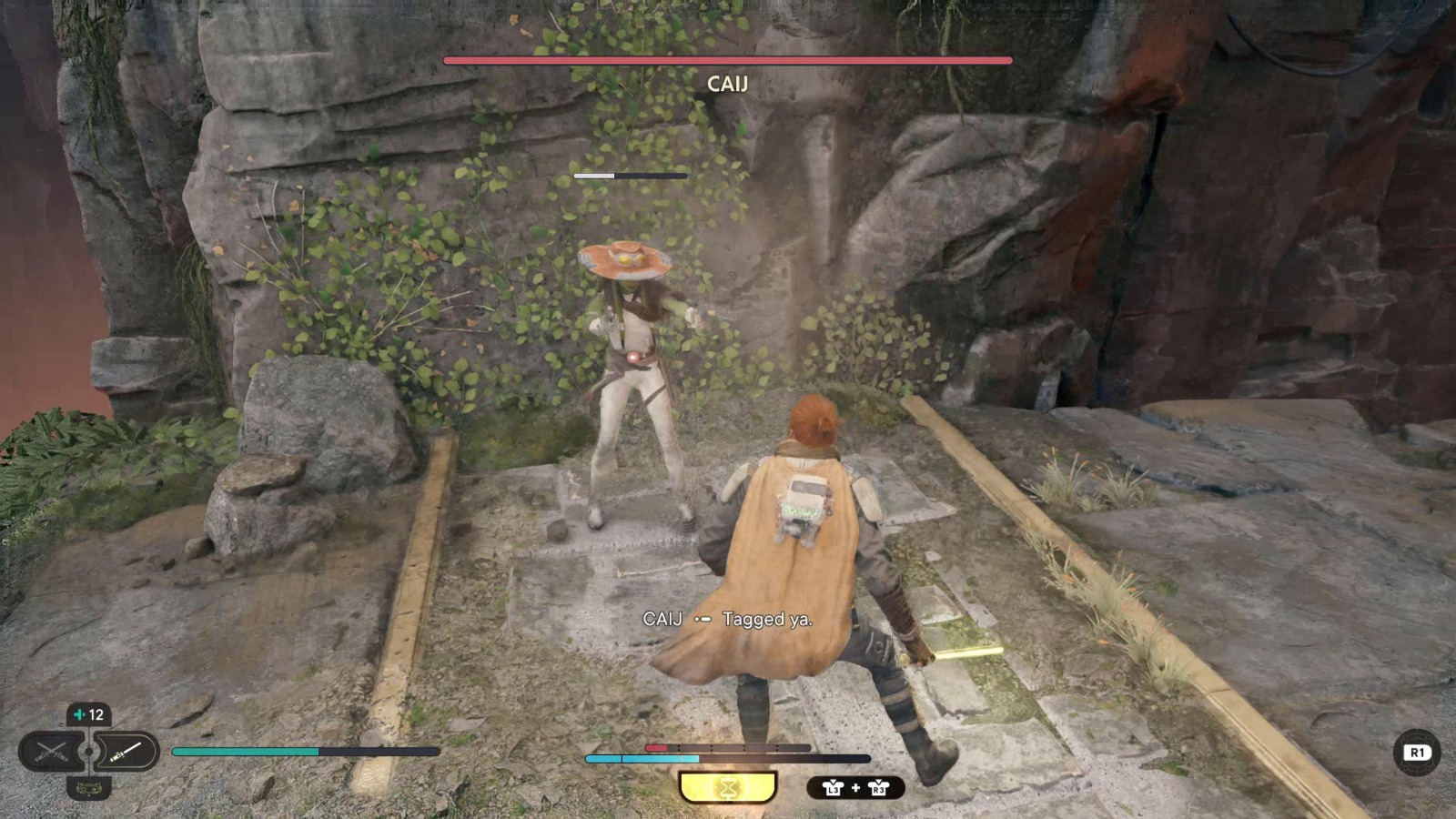Click the L3 thumbstick icon in the prompt

(x=833, y=788)
